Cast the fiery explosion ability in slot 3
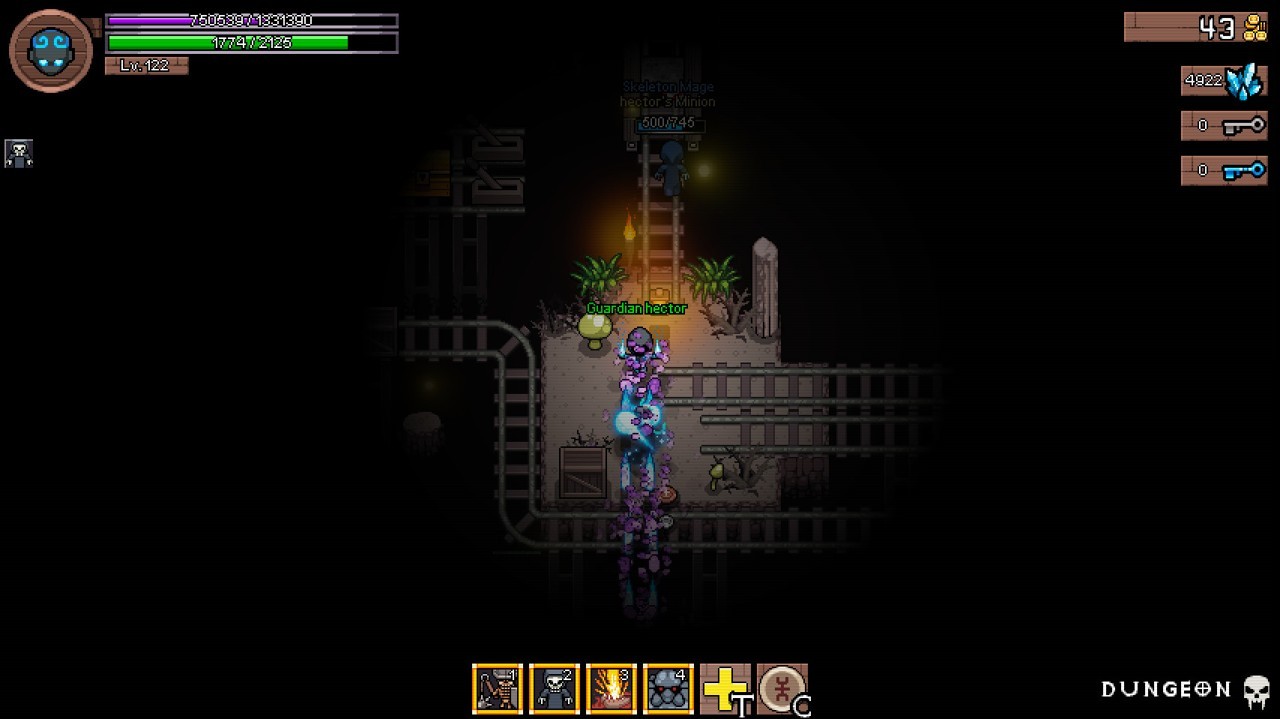 [x=611, y=689]
